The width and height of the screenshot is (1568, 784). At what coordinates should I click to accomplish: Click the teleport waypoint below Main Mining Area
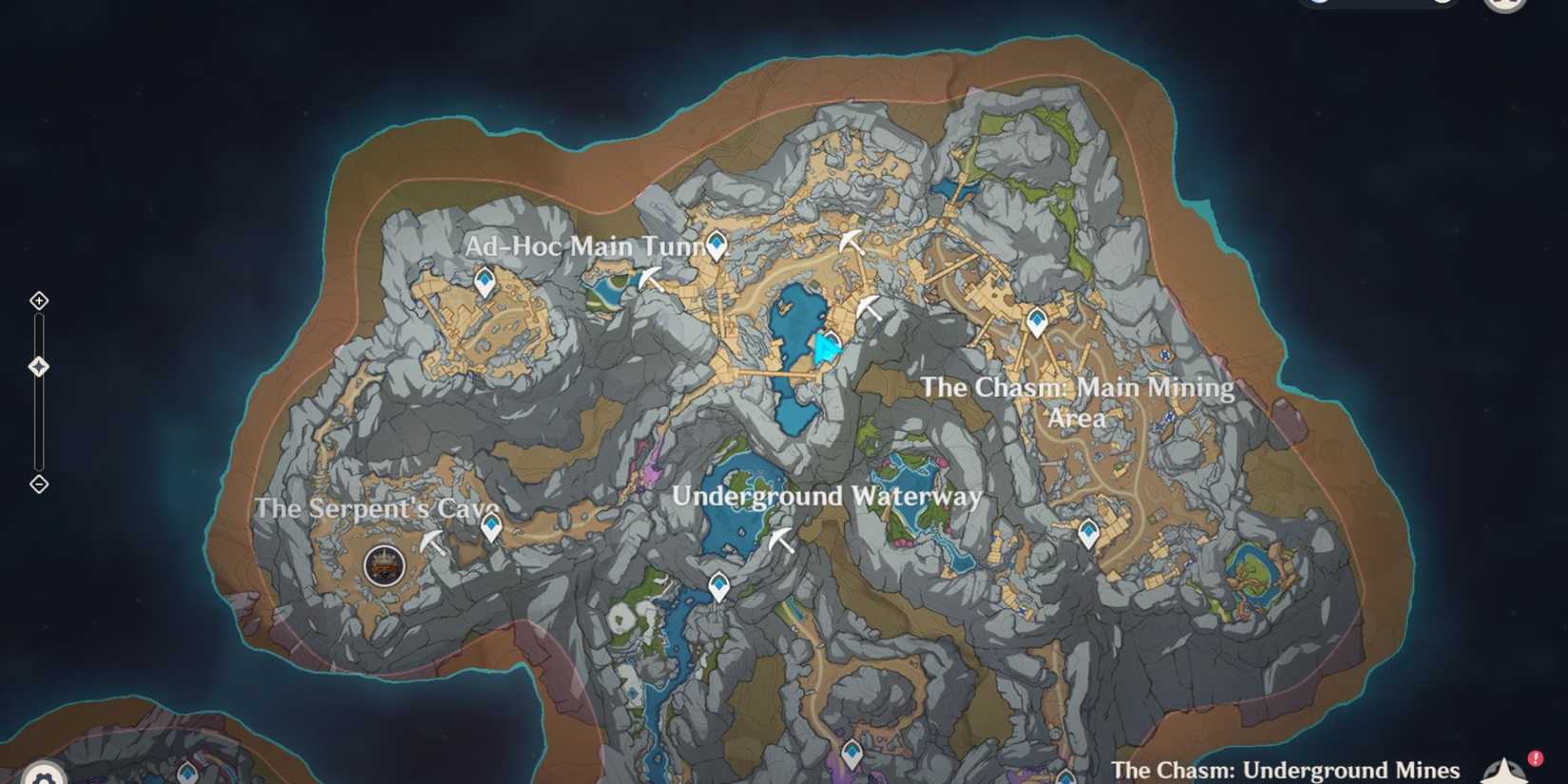pos(1086,532)
